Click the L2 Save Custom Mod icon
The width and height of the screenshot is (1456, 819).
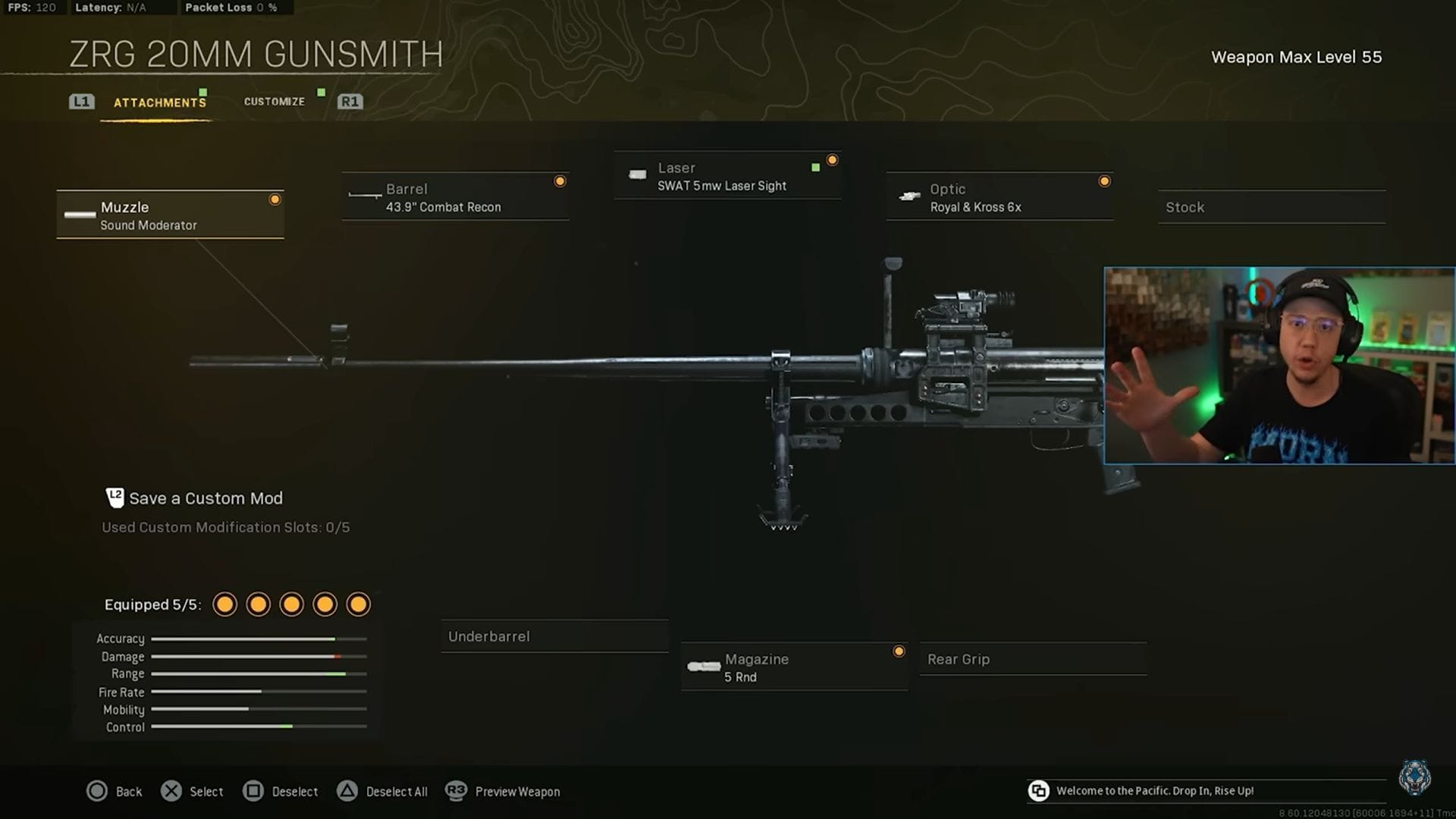pyautogui.click(x=114, y=497)
